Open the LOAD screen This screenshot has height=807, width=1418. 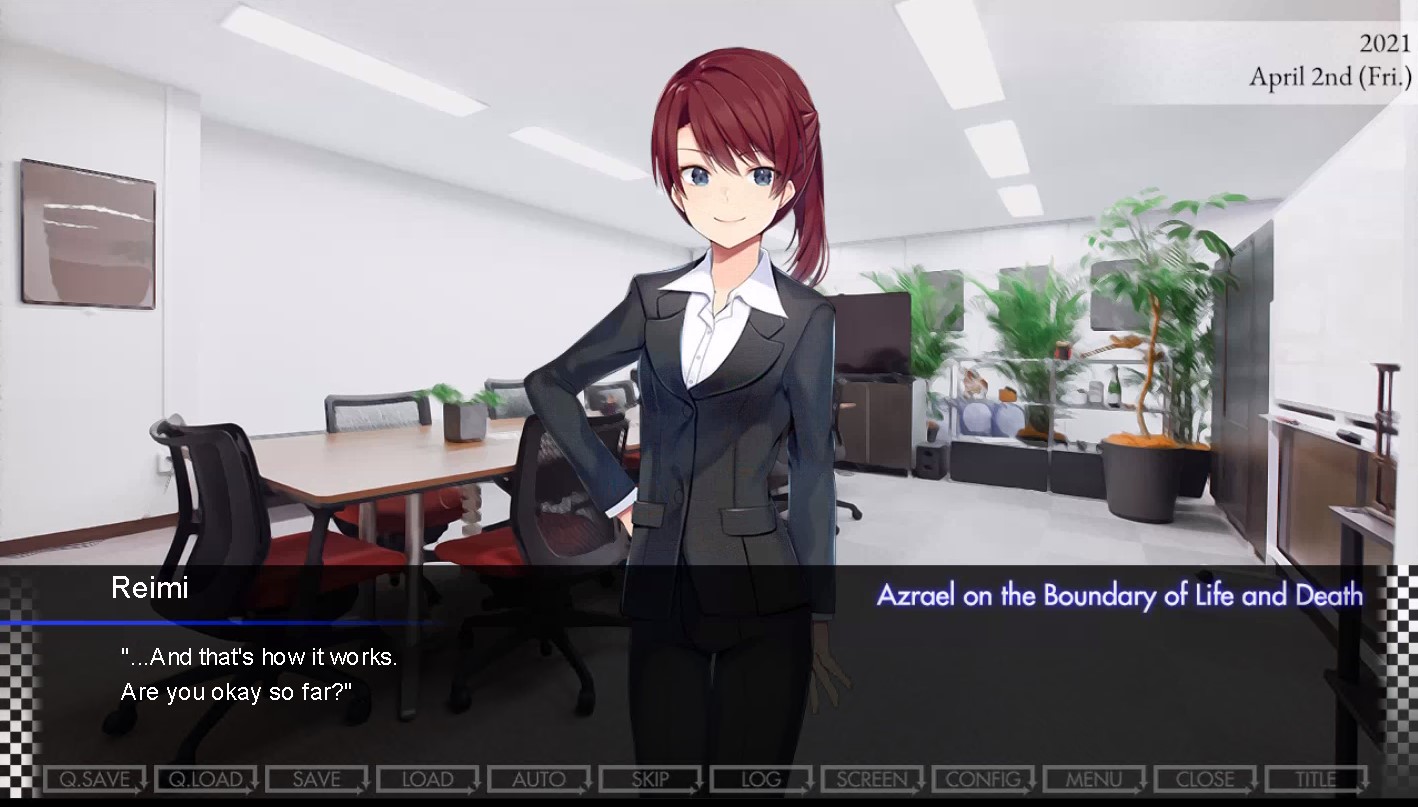tap(427, 779)
